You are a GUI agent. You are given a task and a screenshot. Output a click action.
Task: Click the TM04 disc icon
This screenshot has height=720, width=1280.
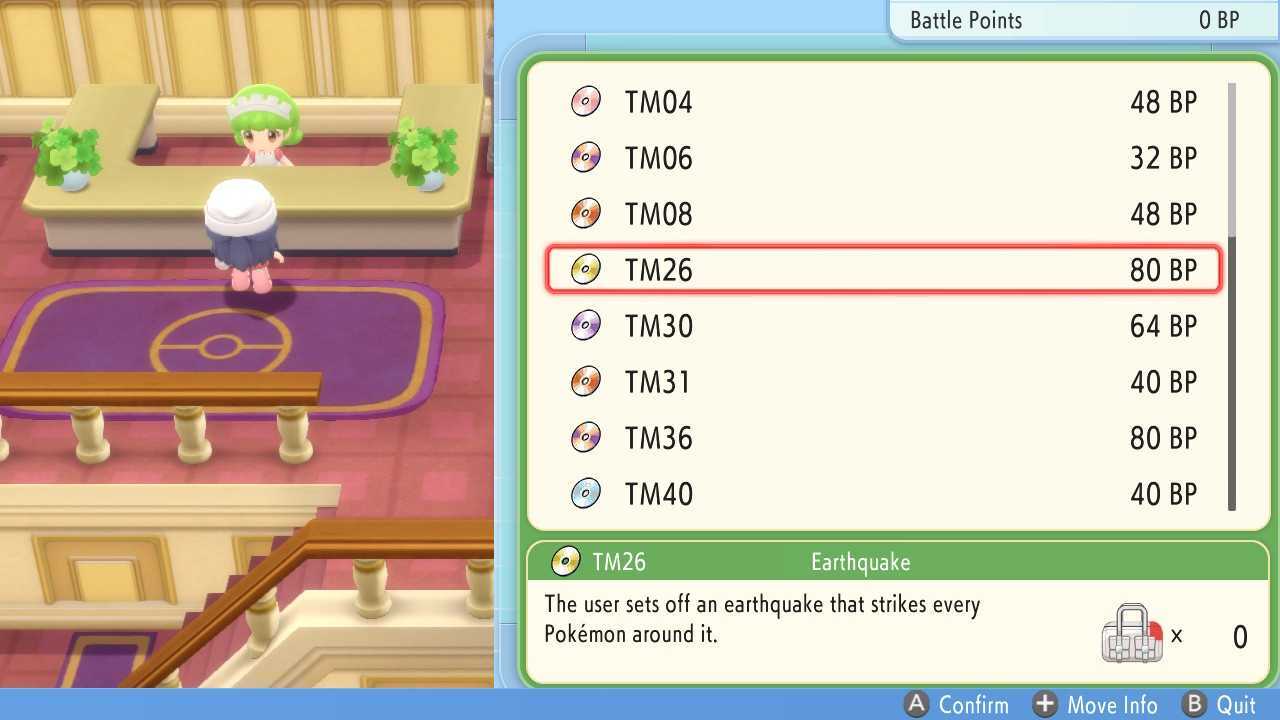pos(586,101)
